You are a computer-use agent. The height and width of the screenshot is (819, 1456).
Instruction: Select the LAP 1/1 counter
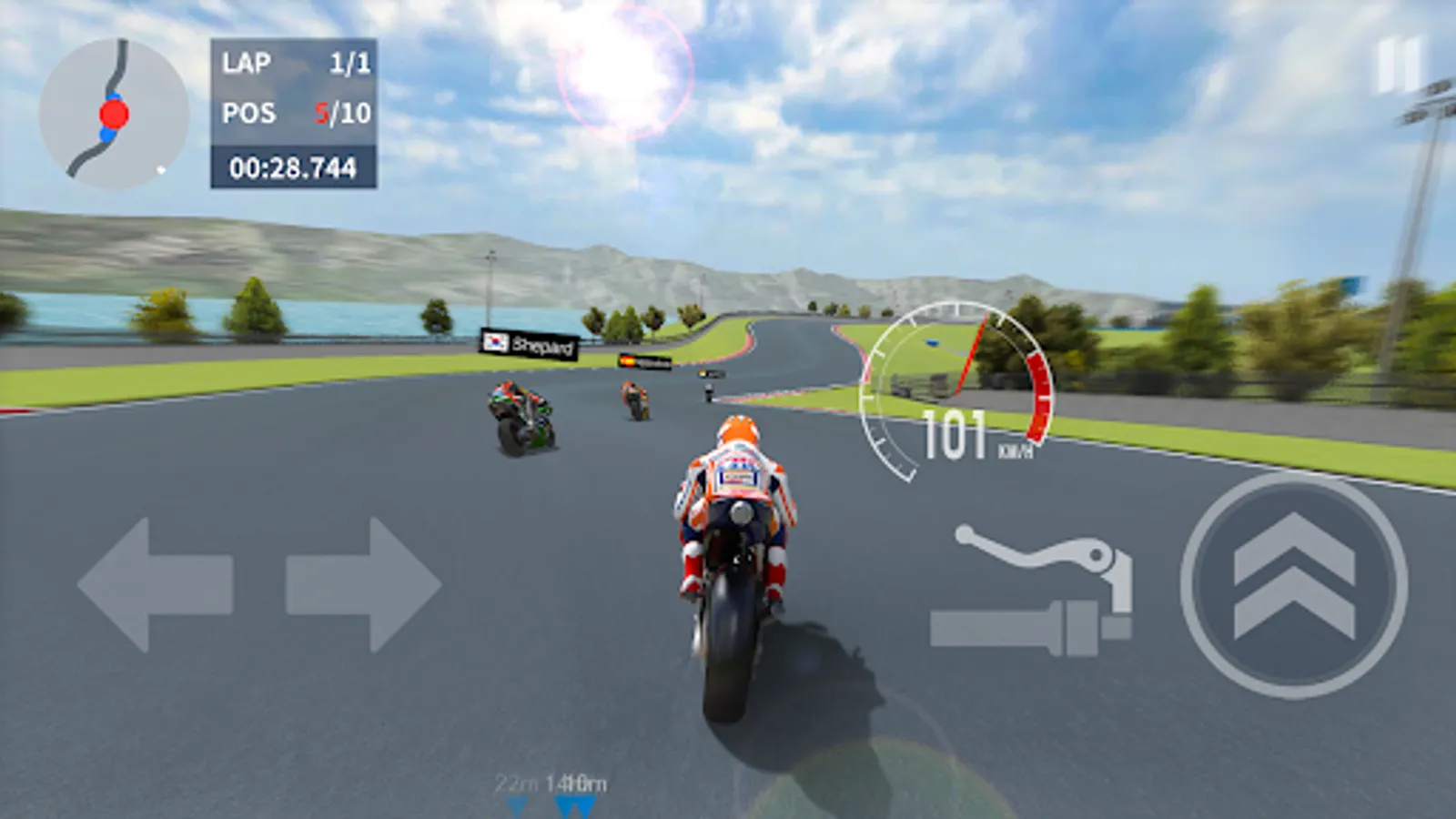(291, 64)
